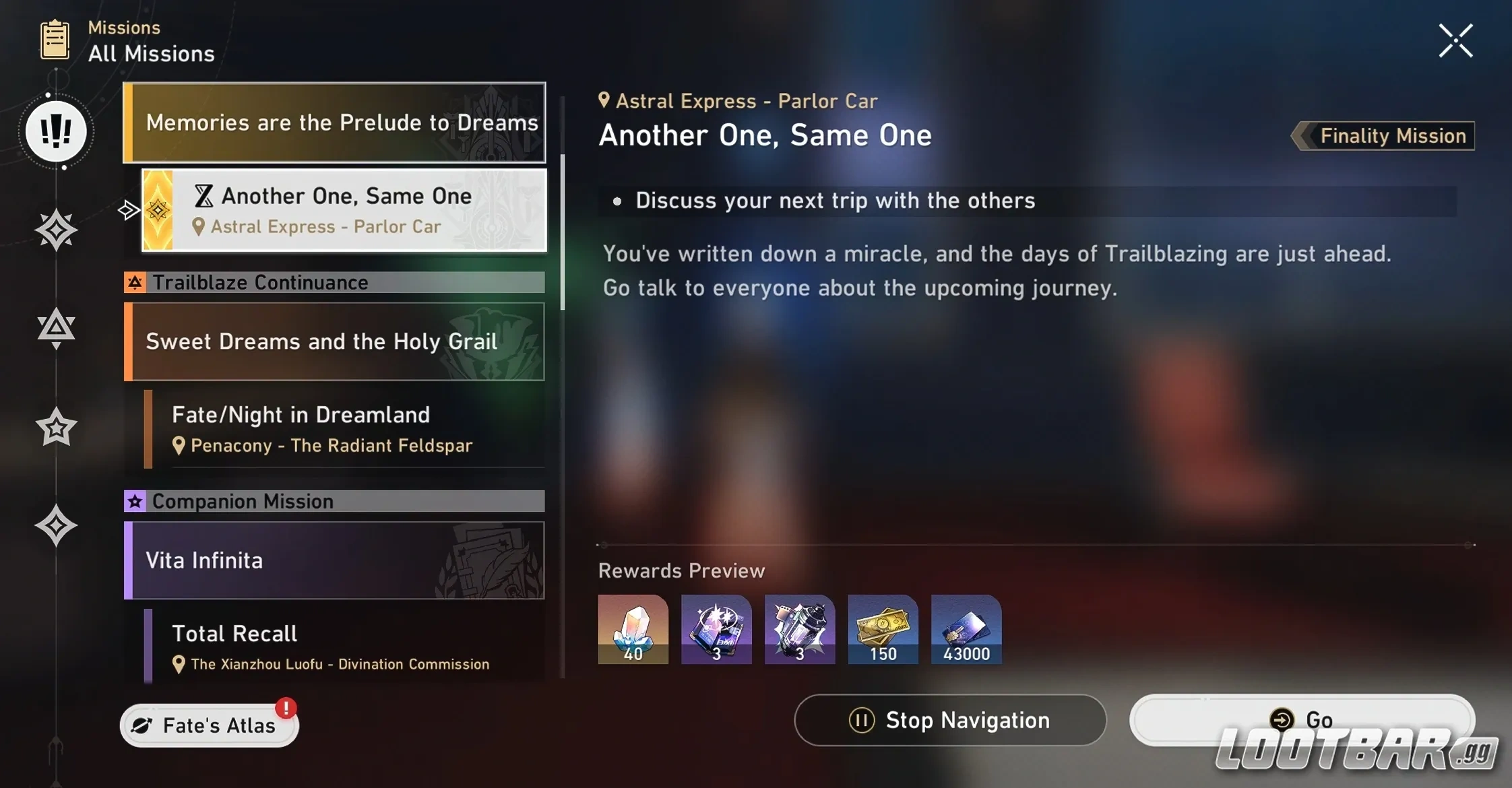Viewport: 1512px width, 788px height.
Task: Expand the Sweet Dreams and the Holy Grail mission
Action: click(x=334, y=341)
